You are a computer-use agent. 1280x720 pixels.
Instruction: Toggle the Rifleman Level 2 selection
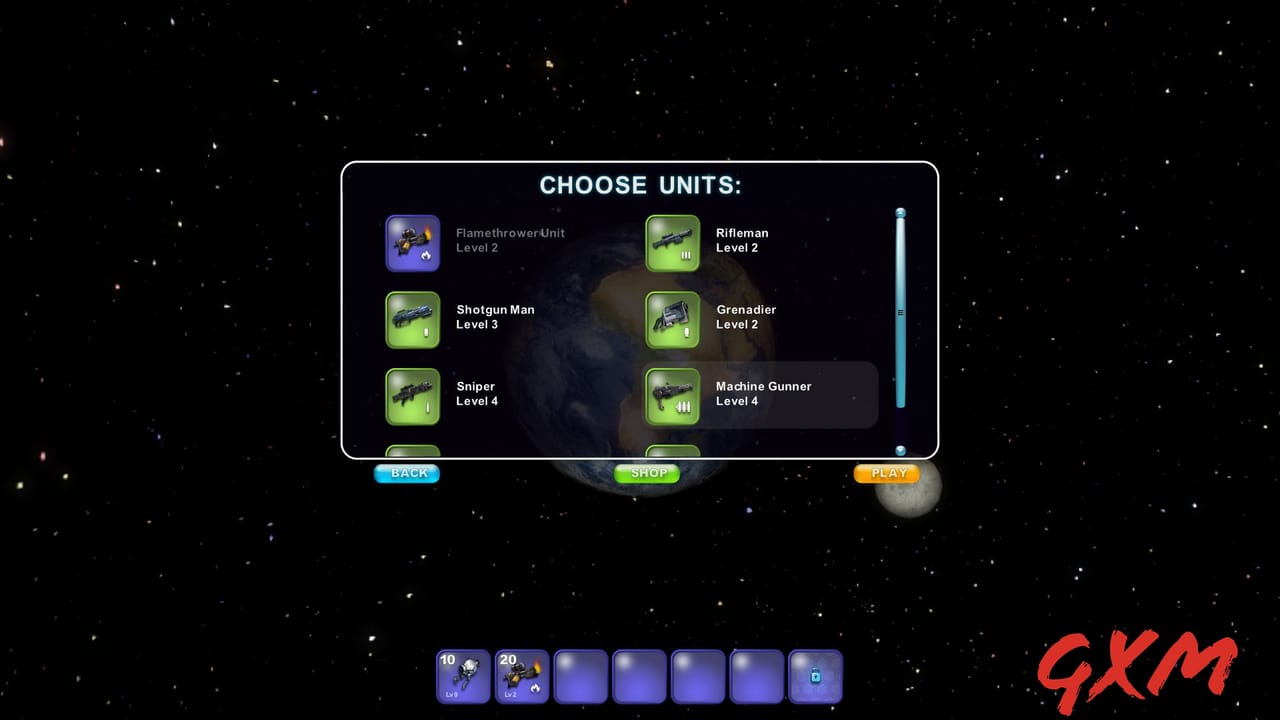coord(741,240)
